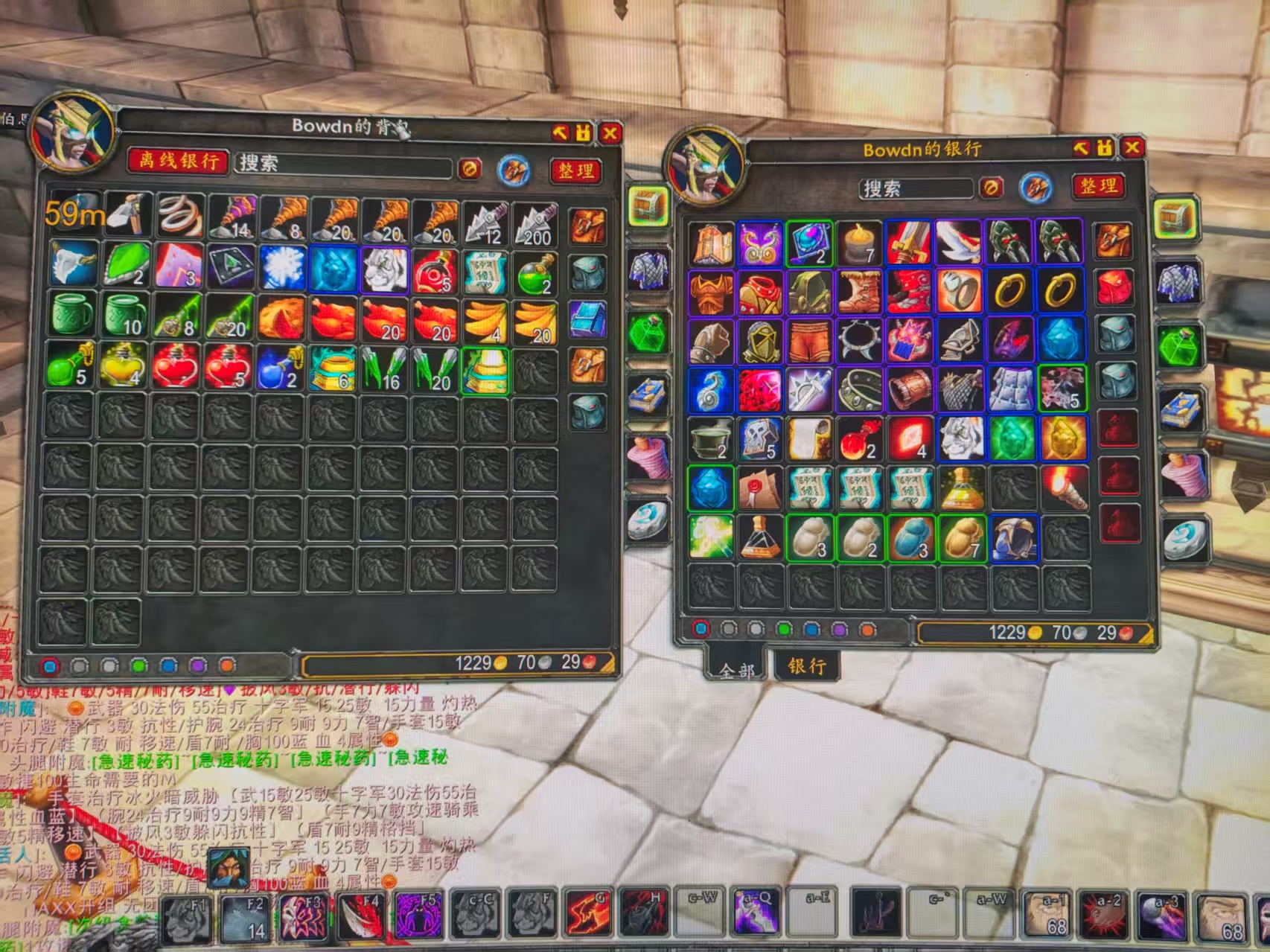
Task: Select the skull item stack of 5
Action: [x=759, y=438]
